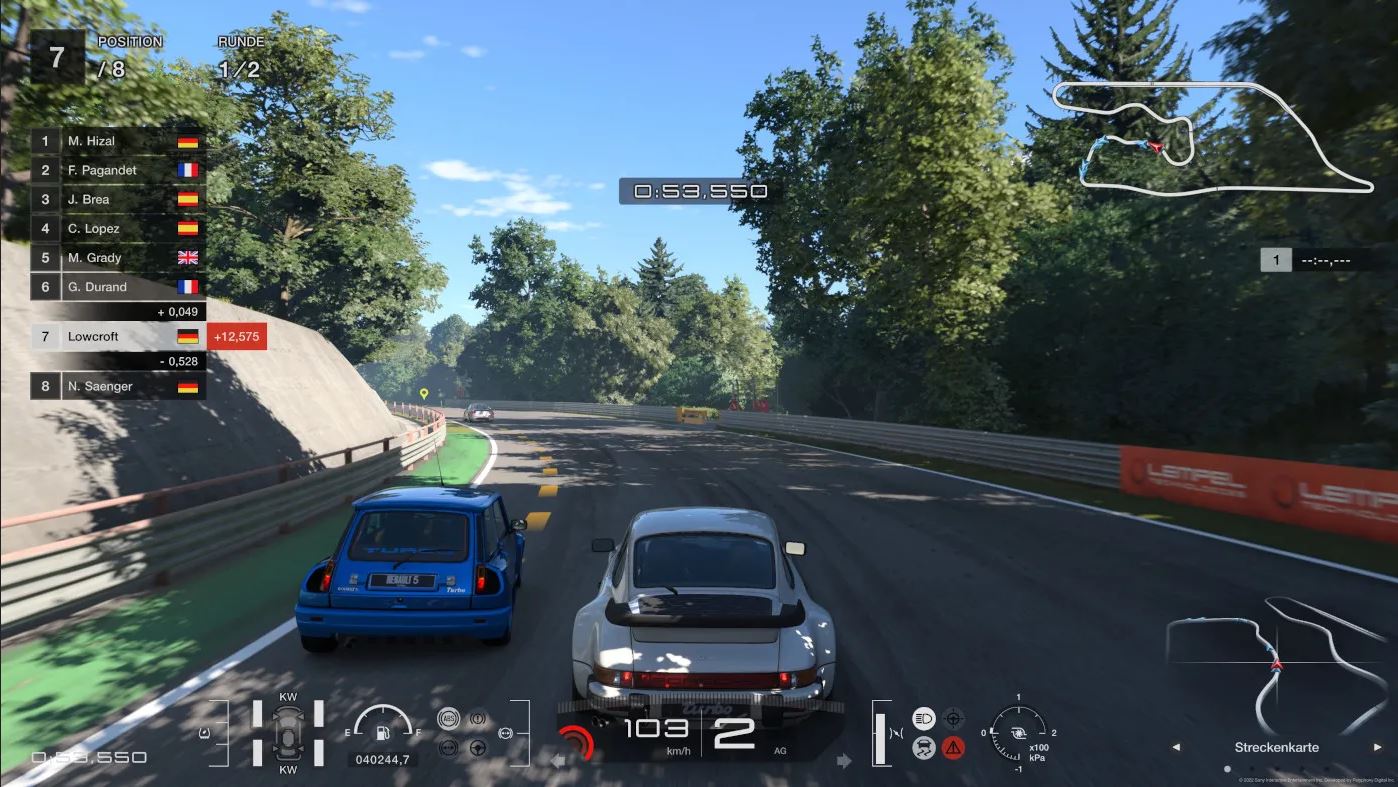1398x787 pixels.
Task: Click the ABS indicator icon
Action: tap(449, 718)
